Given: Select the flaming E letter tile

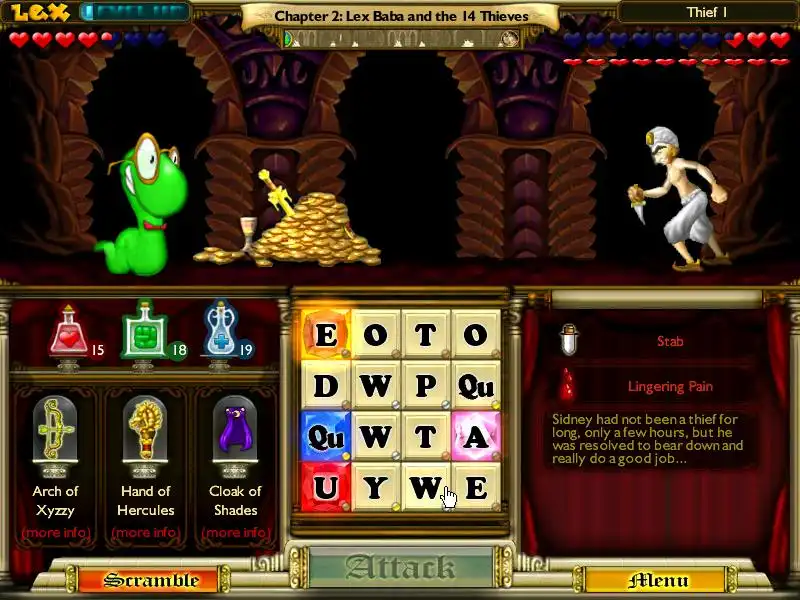Looking at the screenshot, I should [325, 334].
